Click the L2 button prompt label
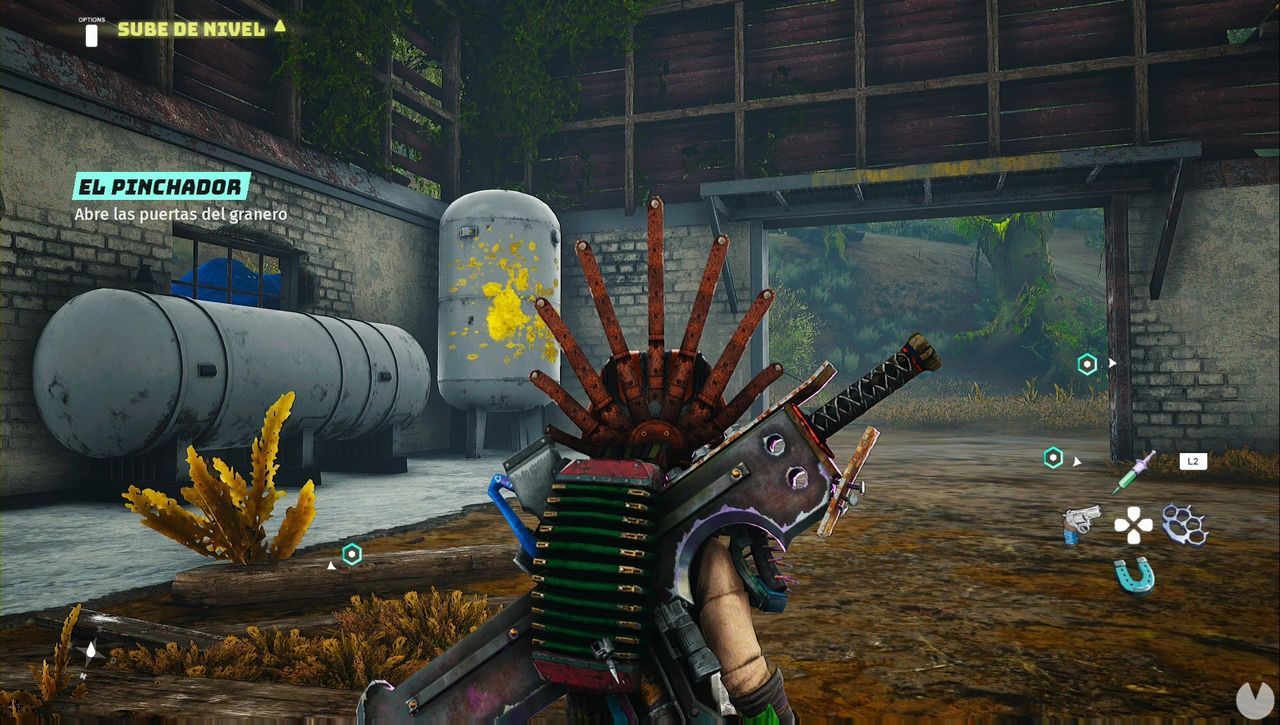 1194,461
